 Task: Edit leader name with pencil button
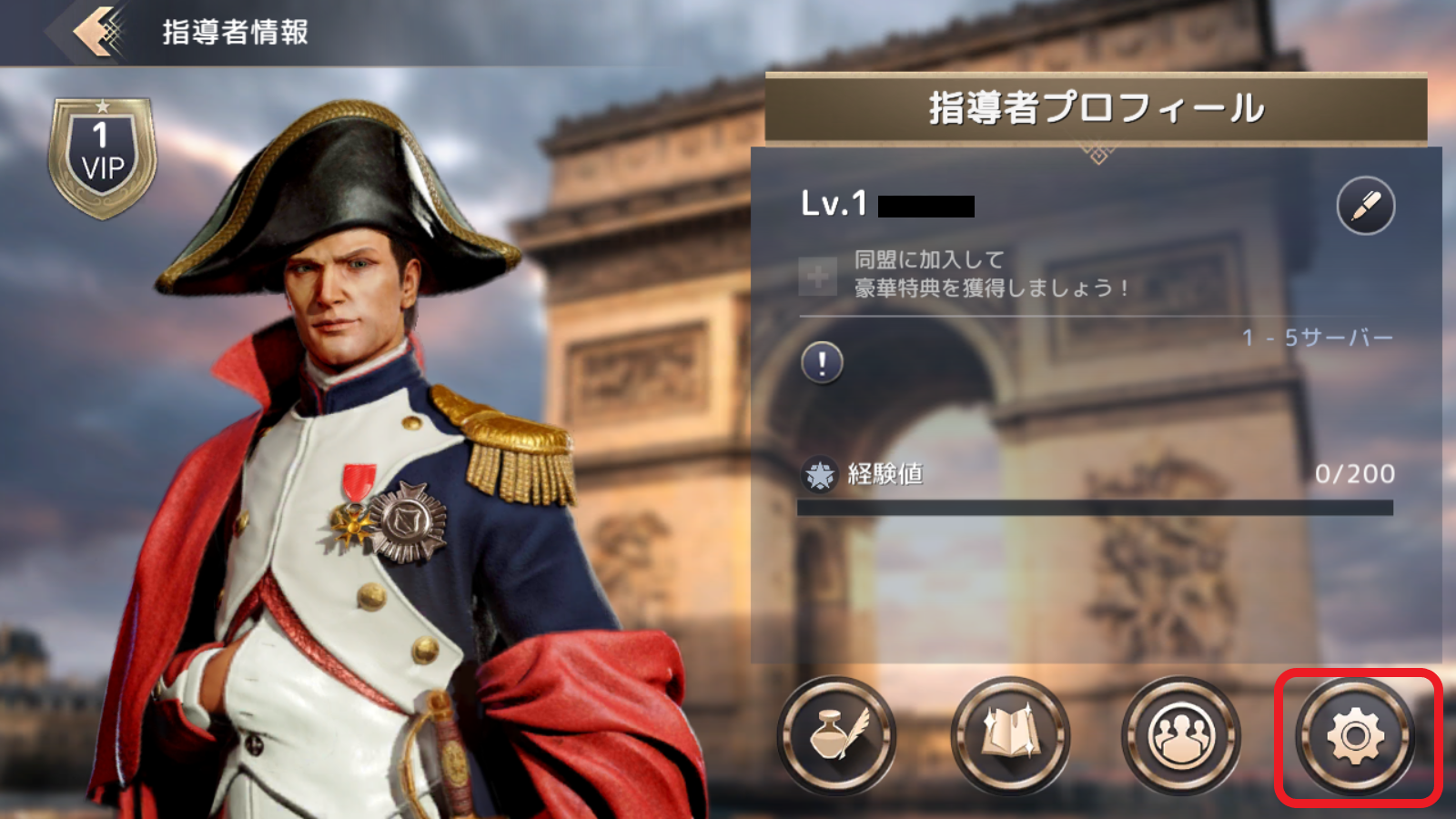pos(1365,207)
